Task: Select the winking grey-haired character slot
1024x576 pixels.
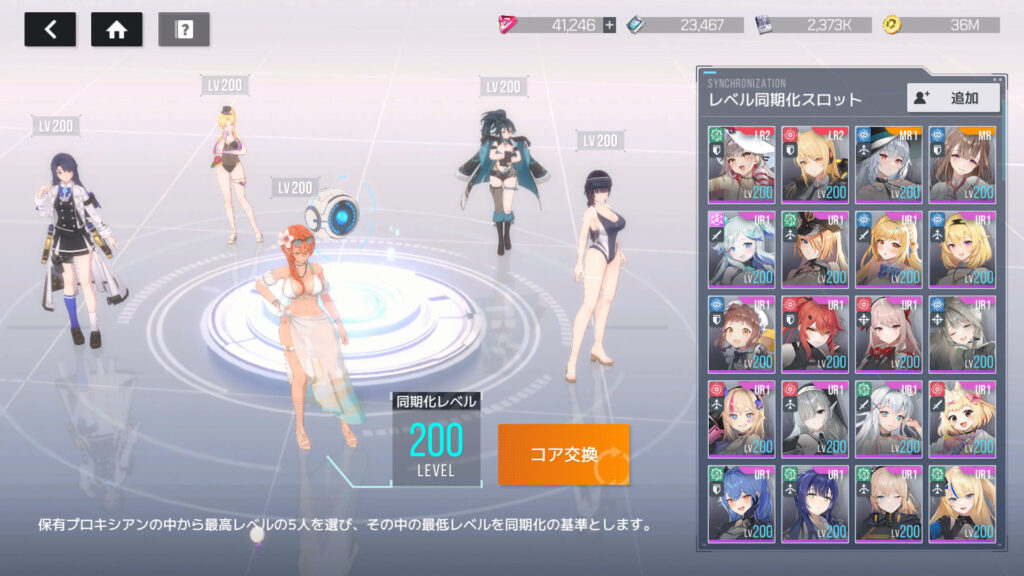Action: click(x=961, y=335)
